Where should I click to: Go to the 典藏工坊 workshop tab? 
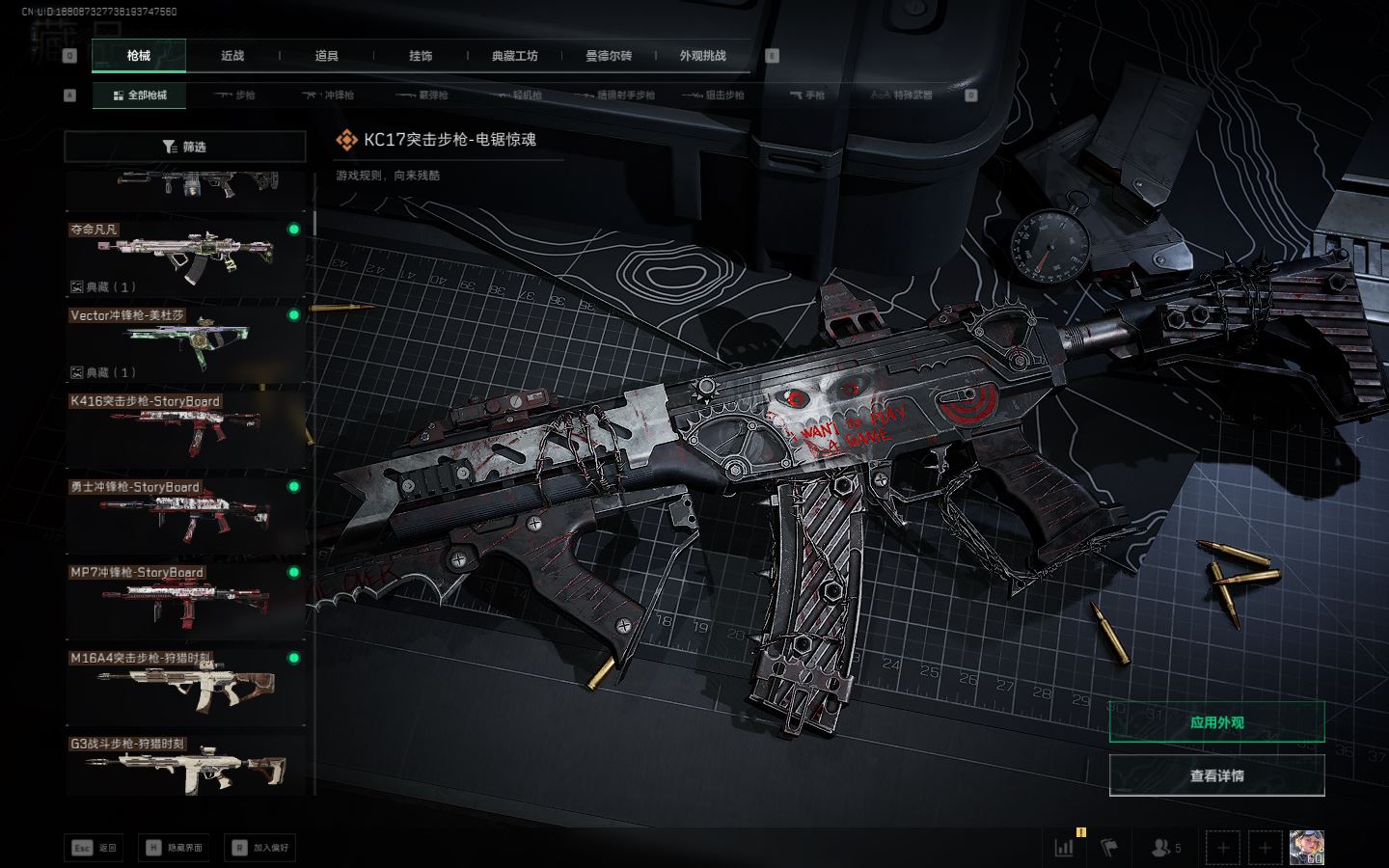(x=514, y=56)
